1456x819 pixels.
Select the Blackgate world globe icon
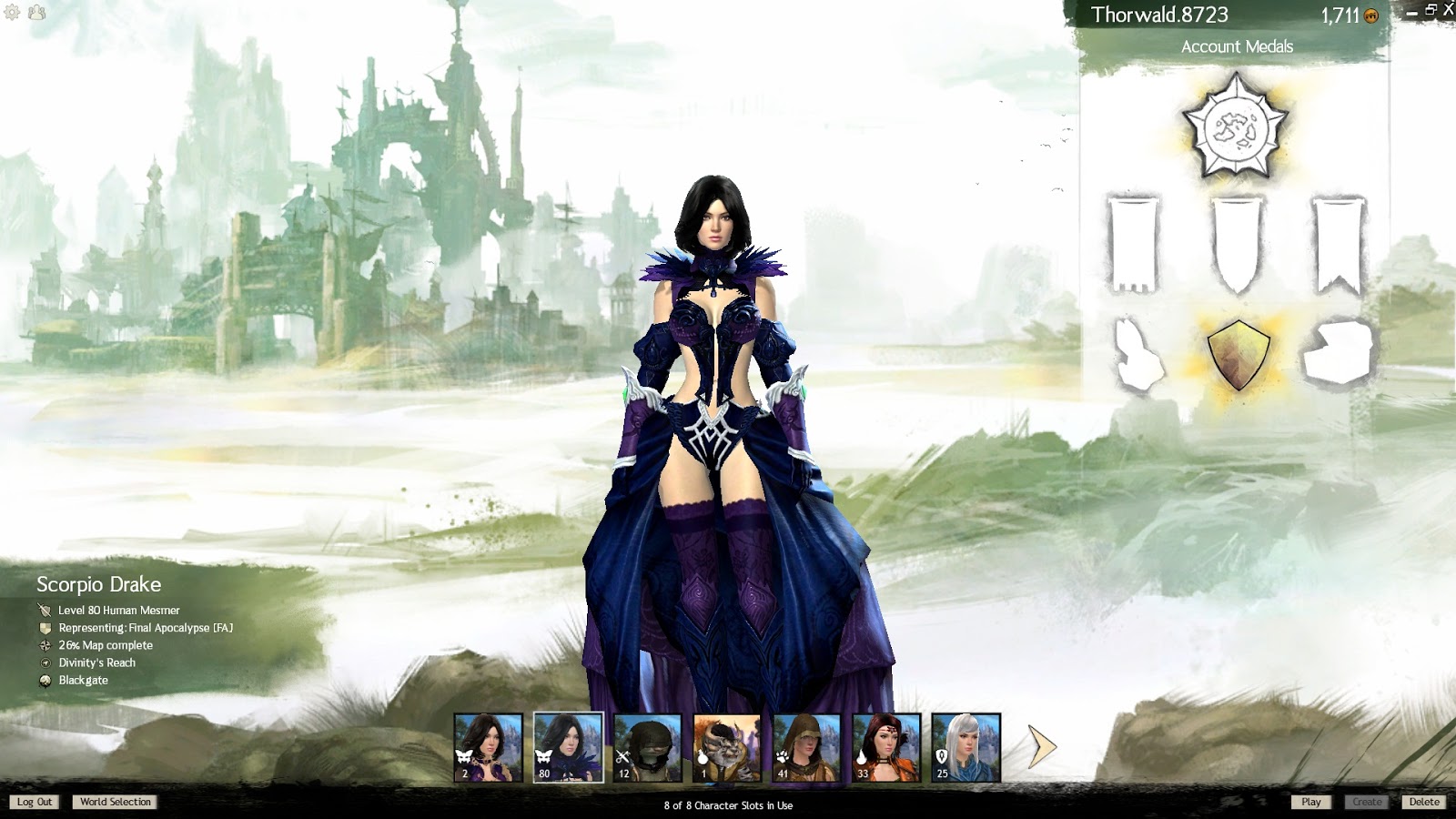[x=43, y=680]
